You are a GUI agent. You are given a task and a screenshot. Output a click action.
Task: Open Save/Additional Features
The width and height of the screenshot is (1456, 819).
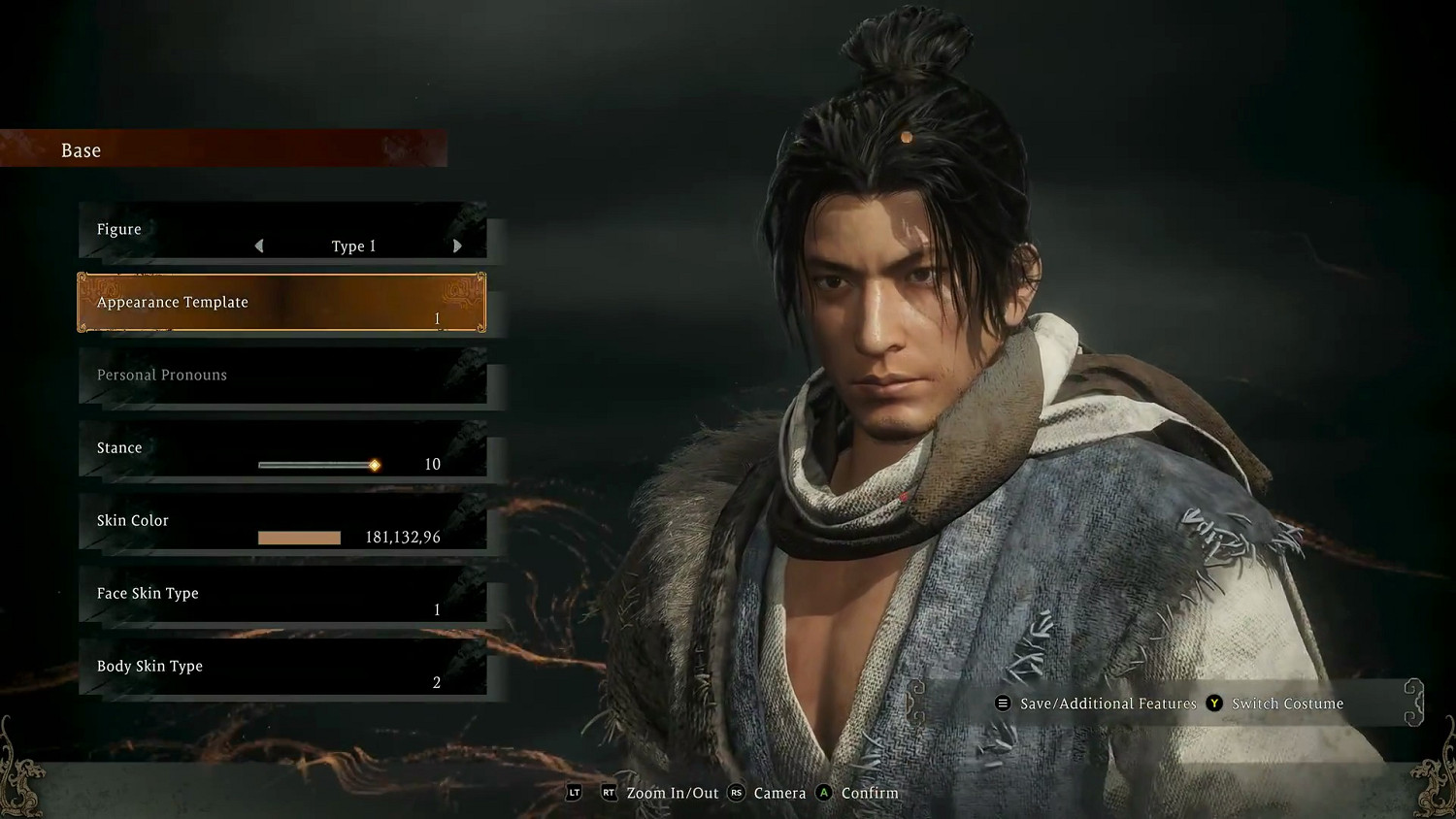point(1107,704)
